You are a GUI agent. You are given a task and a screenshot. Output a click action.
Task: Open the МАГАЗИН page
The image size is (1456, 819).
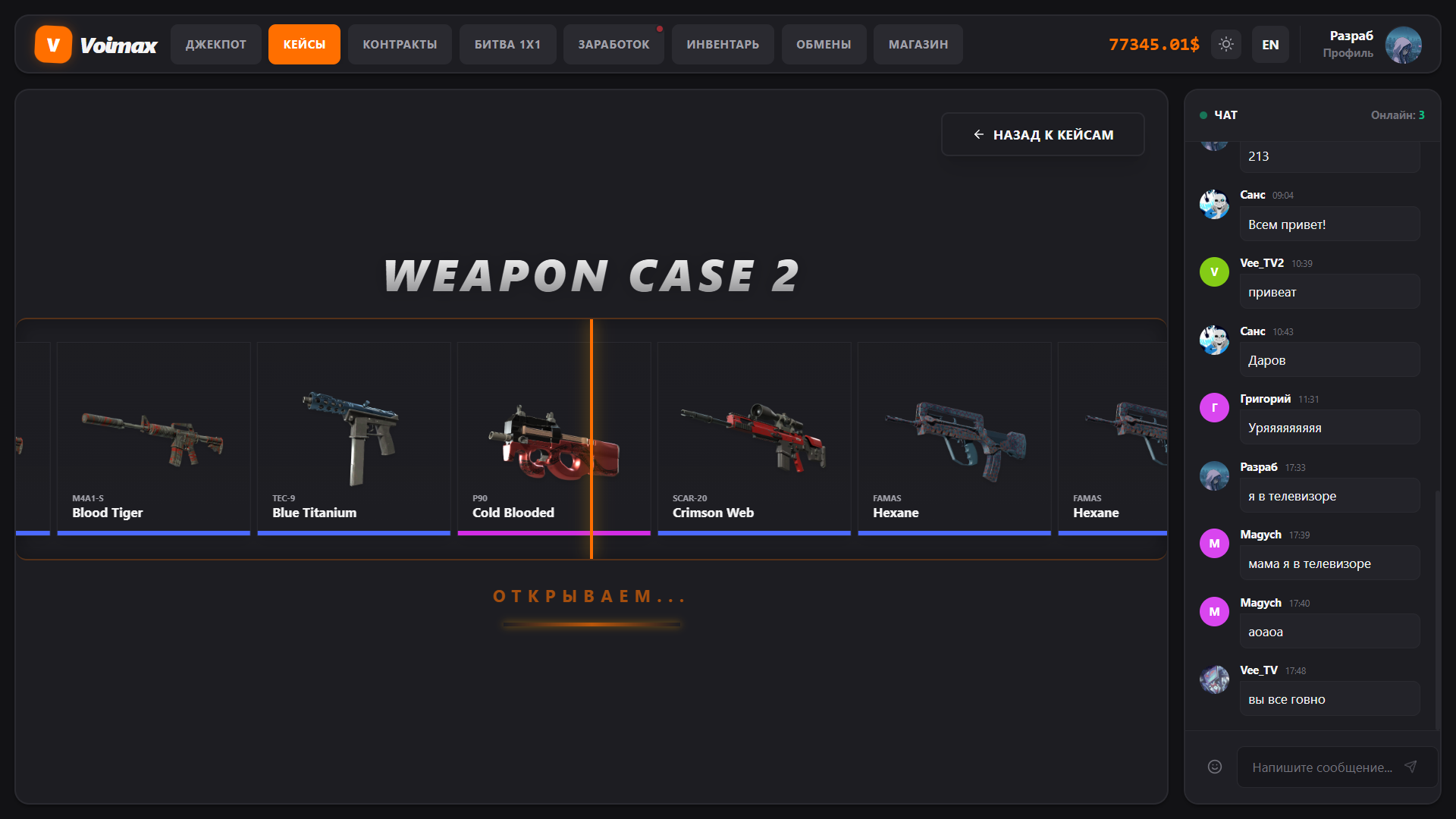coord(918,44)
